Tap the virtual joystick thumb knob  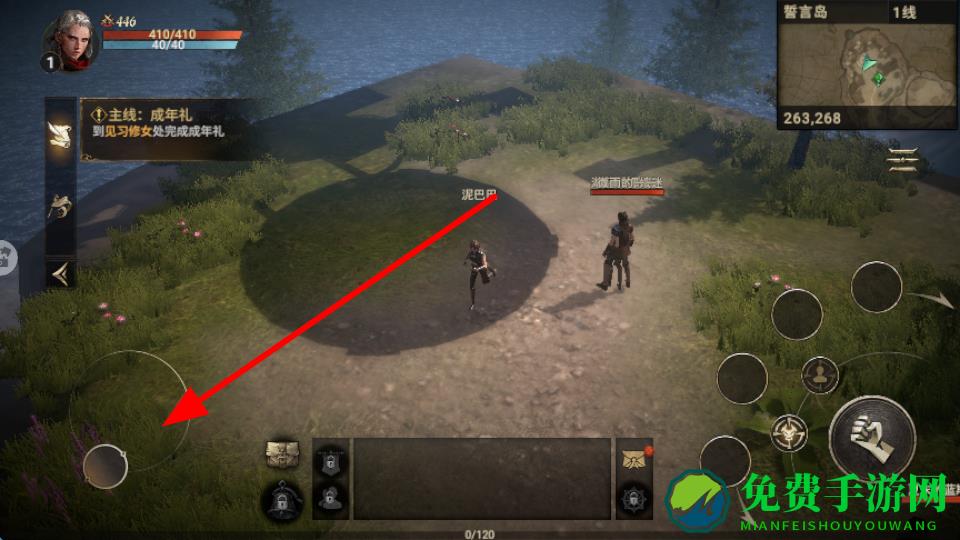coord(104,466)
